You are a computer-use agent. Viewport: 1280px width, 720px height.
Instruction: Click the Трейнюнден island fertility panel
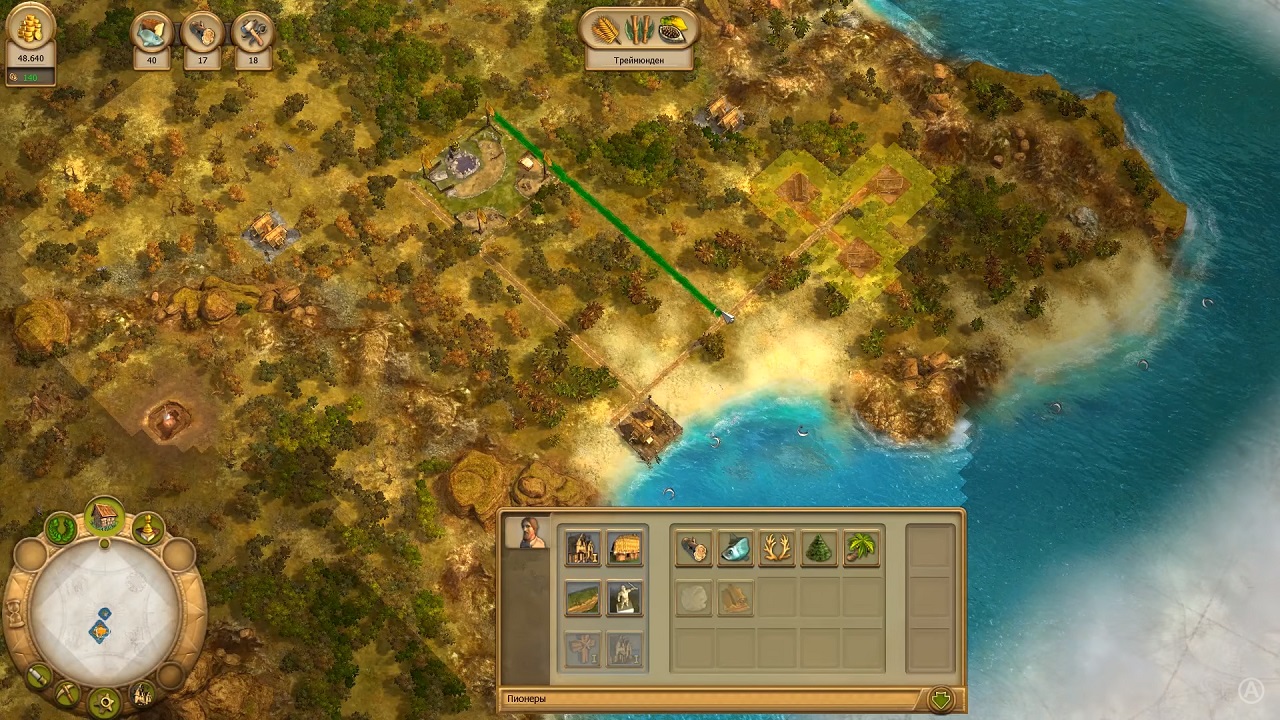click(x=639, y=40)
